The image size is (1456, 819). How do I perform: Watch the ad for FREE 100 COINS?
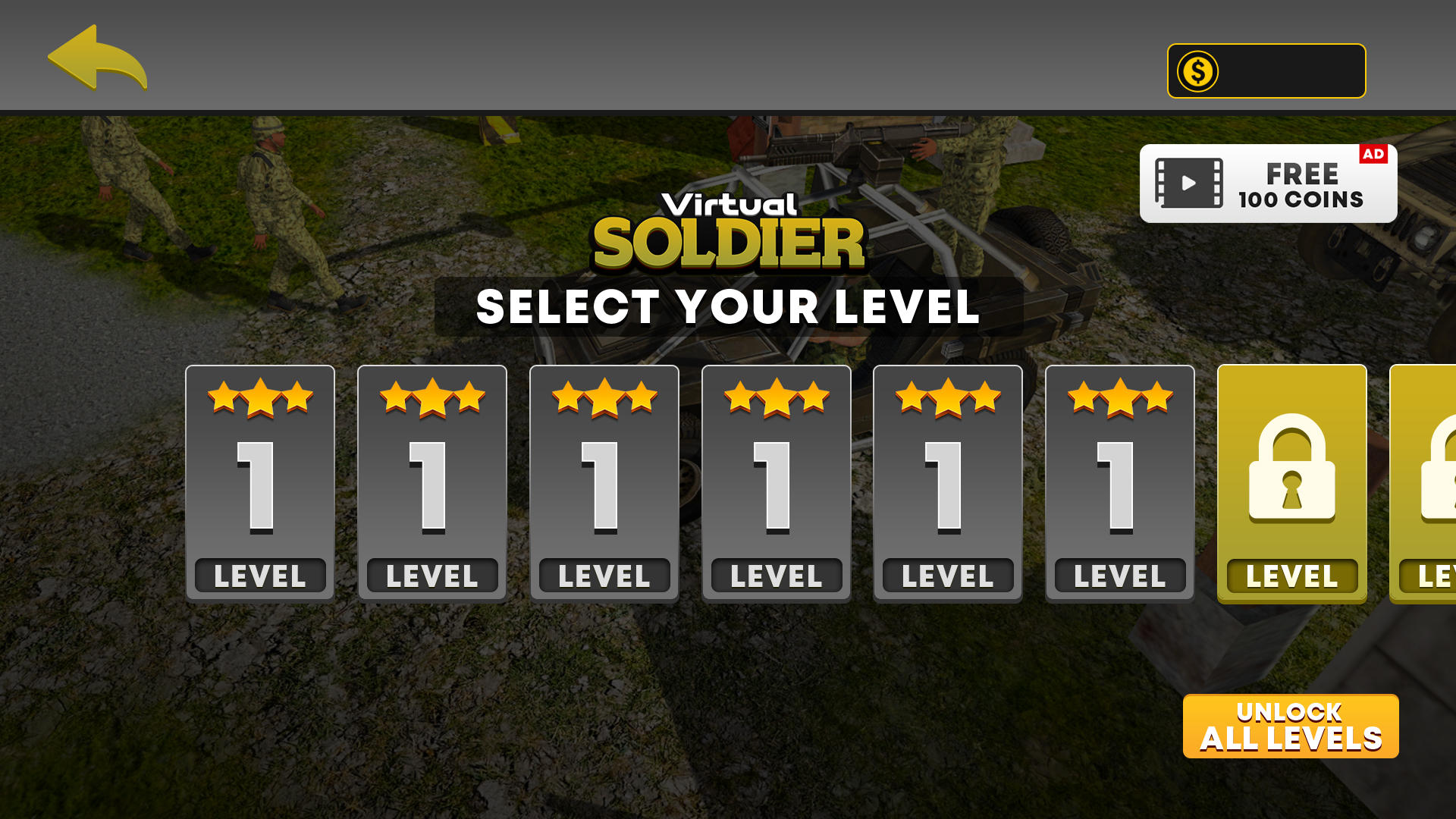coord(1268,184)
